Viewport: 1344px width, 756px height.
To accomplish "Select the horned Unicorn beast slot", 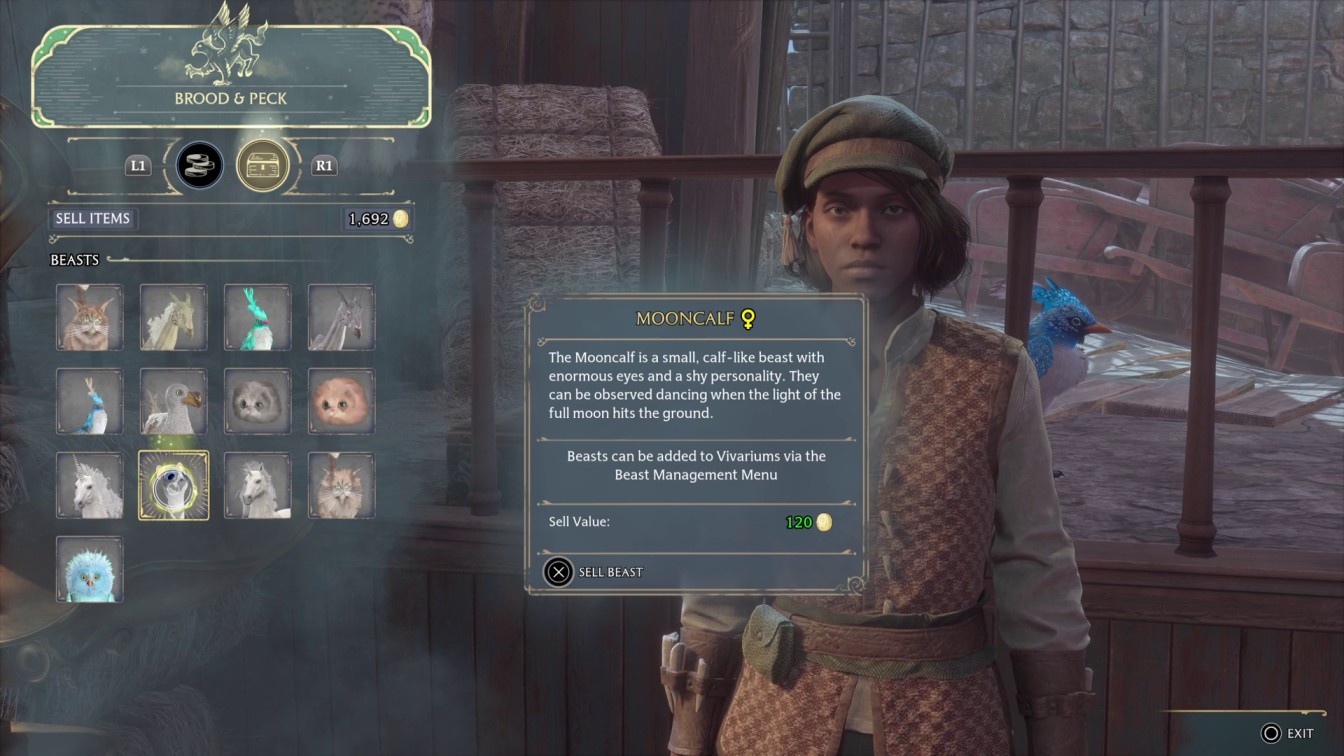I will (90, 485).
